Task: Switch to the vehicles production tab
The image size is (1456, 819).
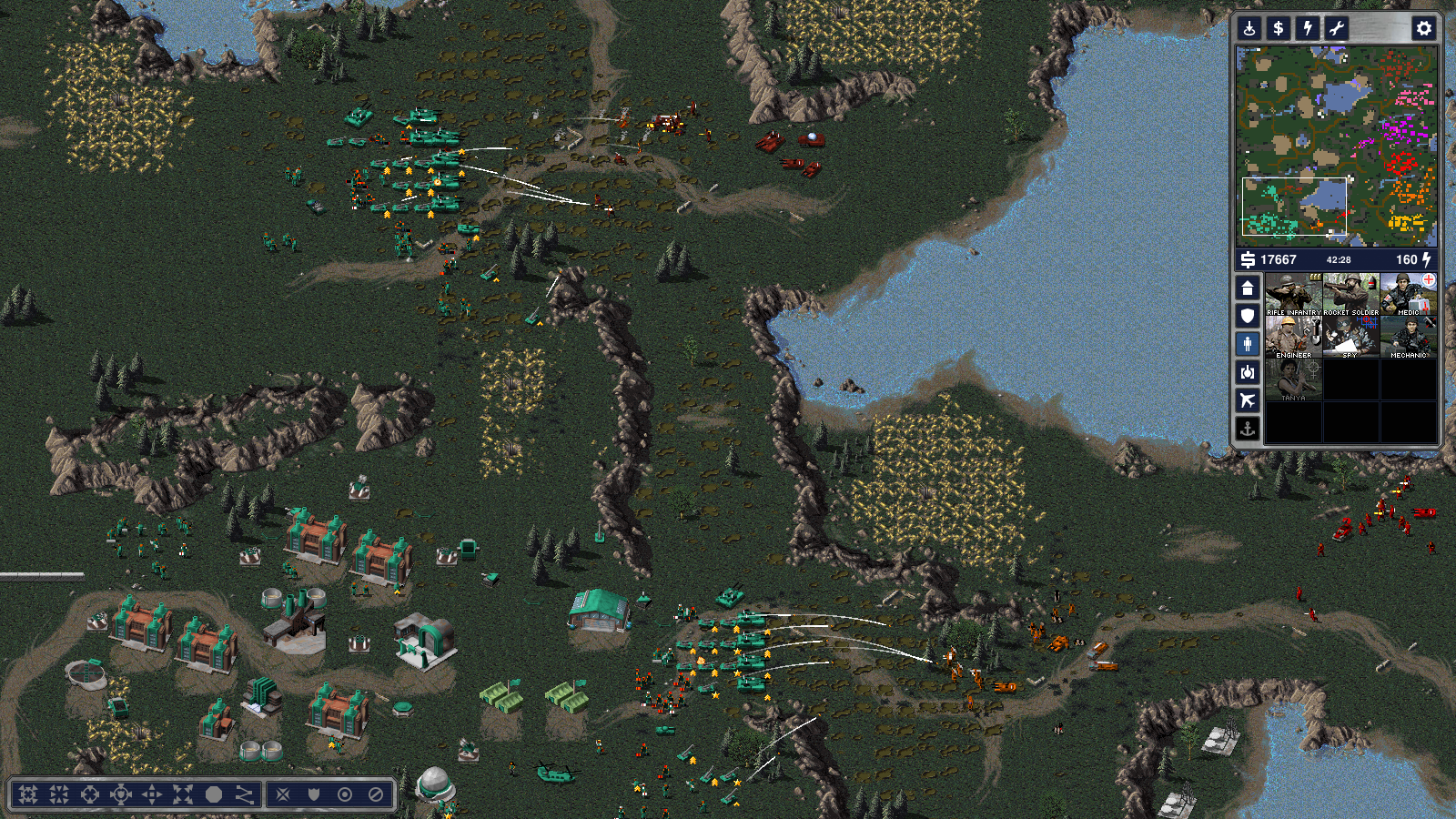Action: (x=1248, y=372)
